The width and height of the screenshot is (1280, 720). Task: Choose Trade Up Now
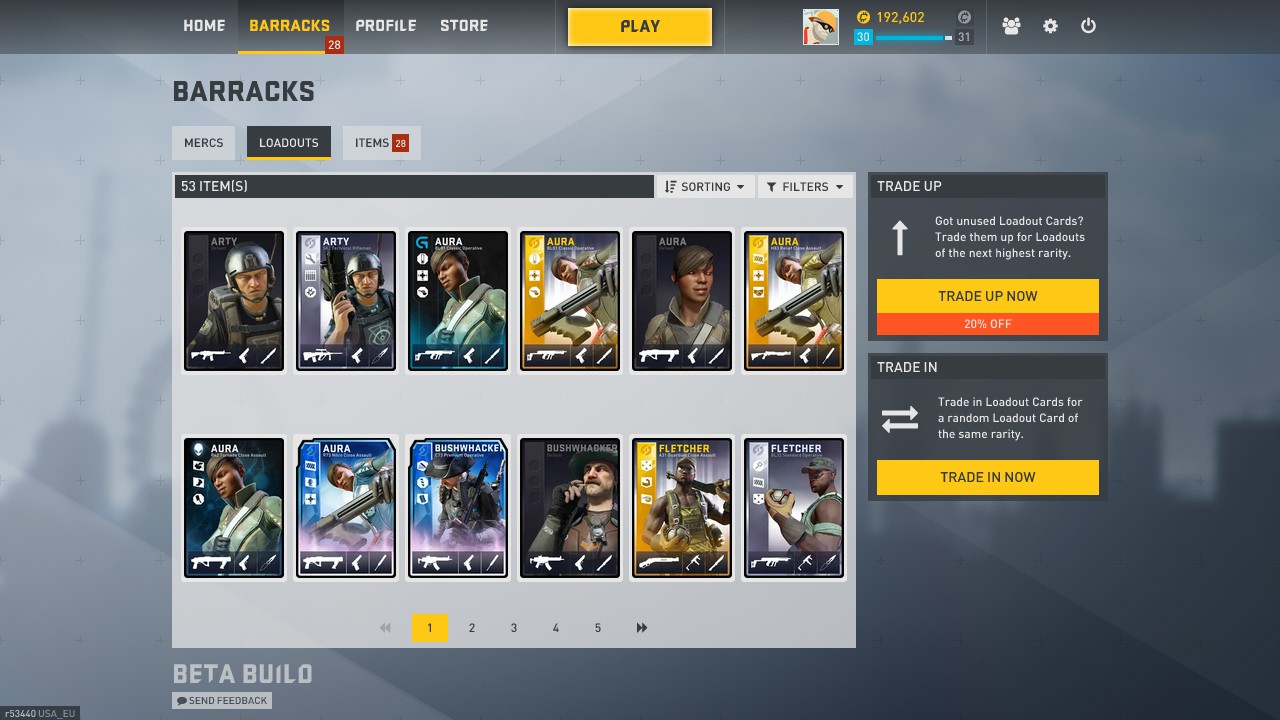click(x=987, y=296)
